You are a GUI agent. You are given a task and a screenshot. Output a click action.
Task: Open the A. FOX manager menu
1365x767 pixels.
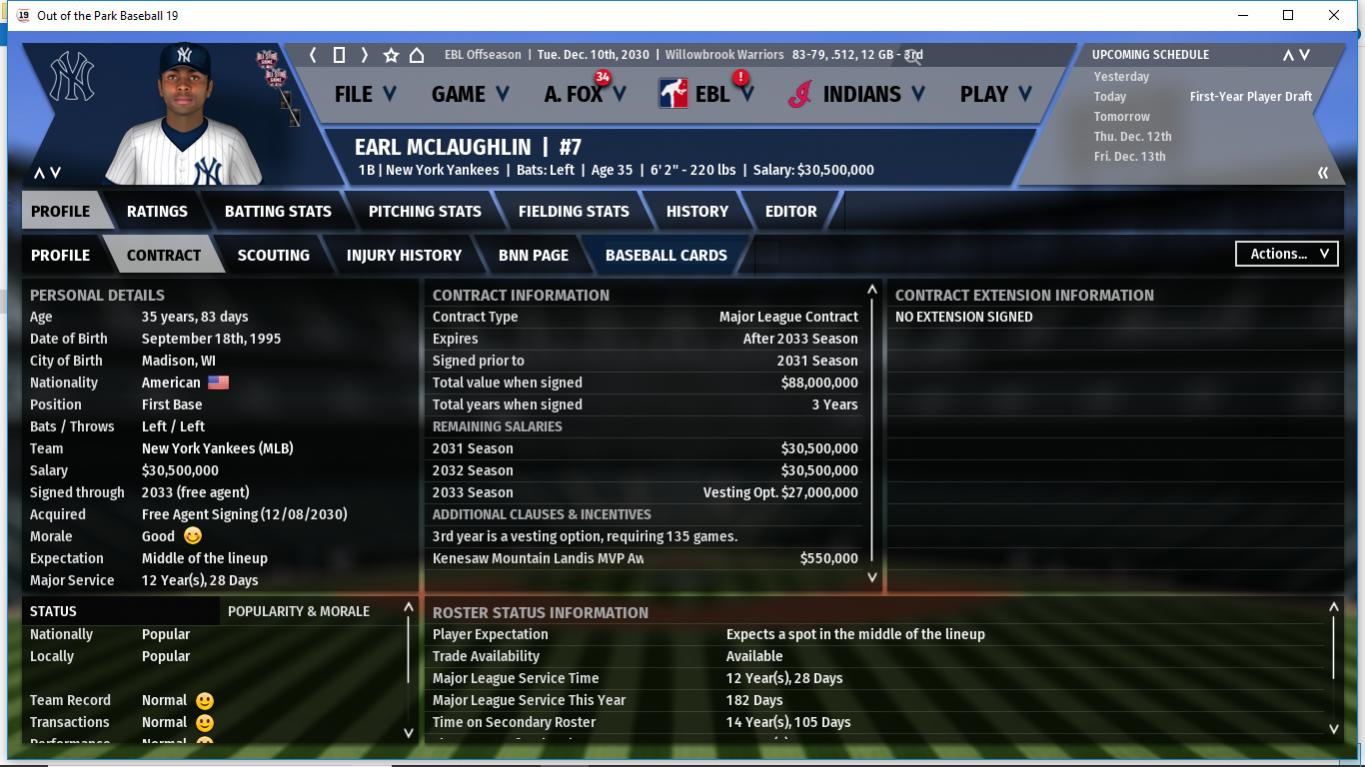pos(584,94)
